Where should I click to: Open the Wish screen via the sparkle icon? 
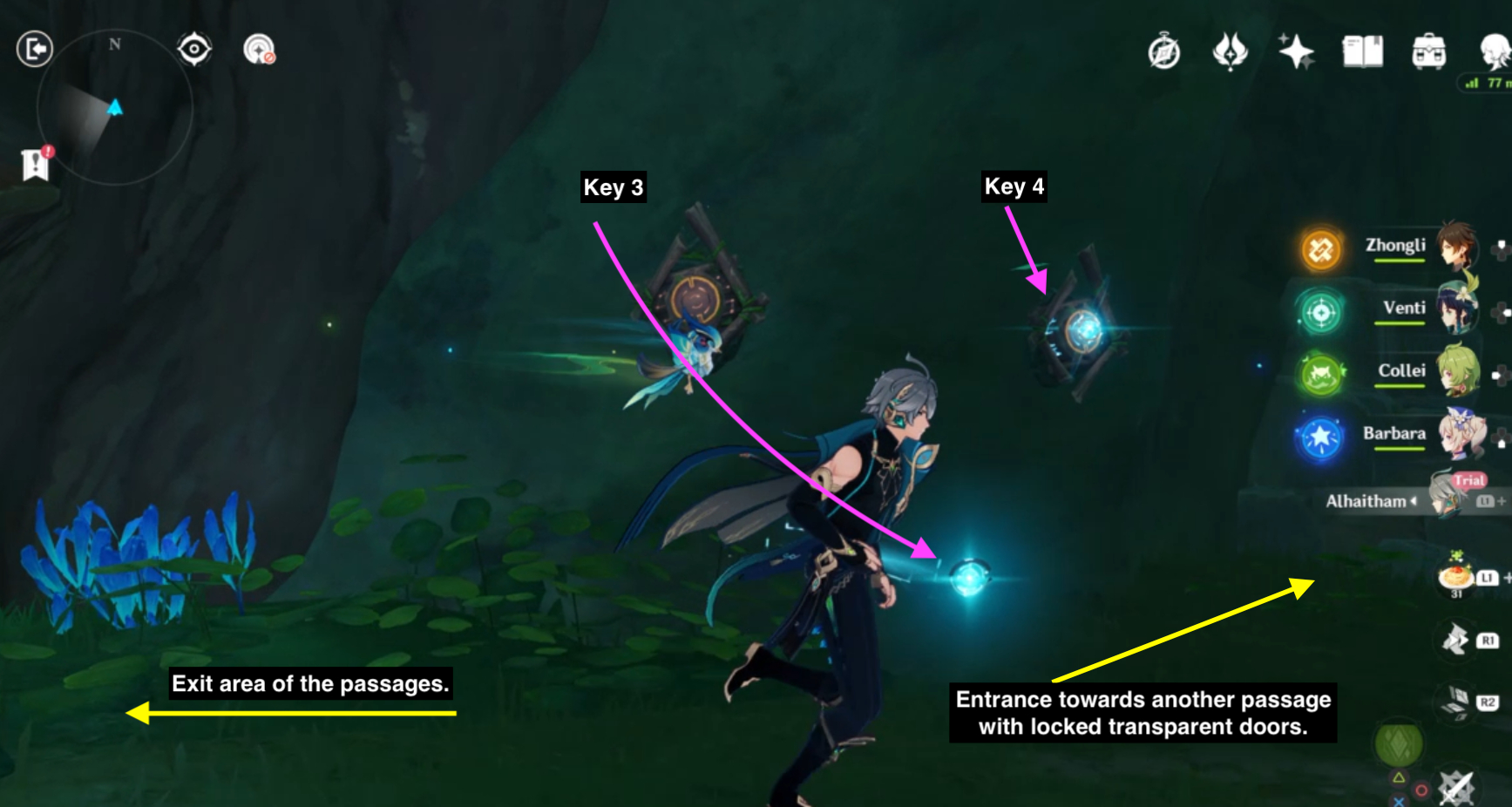pyautogui.click(x=1296, y=52)
